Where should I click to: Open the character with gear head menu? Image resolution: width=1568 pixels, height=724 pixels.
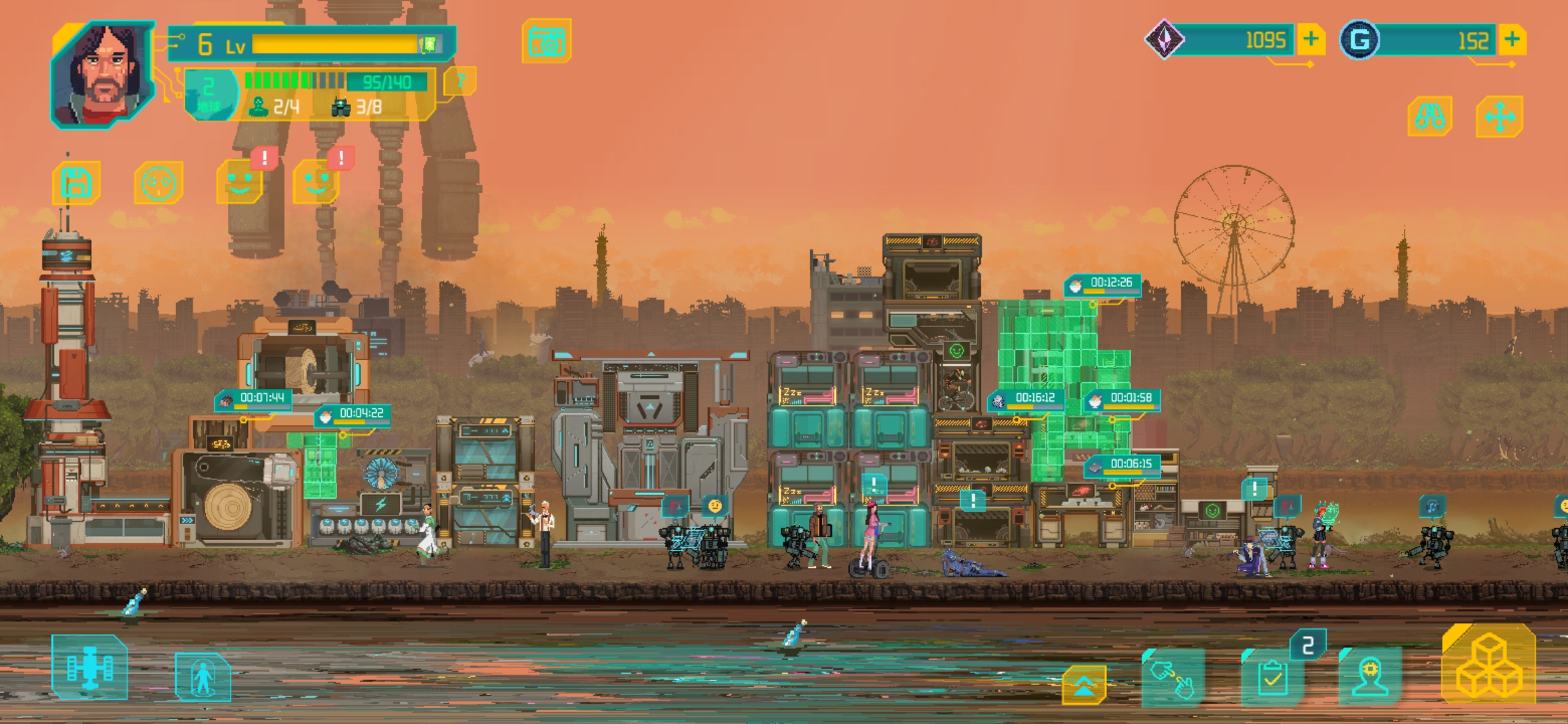tap(1370, 677)
